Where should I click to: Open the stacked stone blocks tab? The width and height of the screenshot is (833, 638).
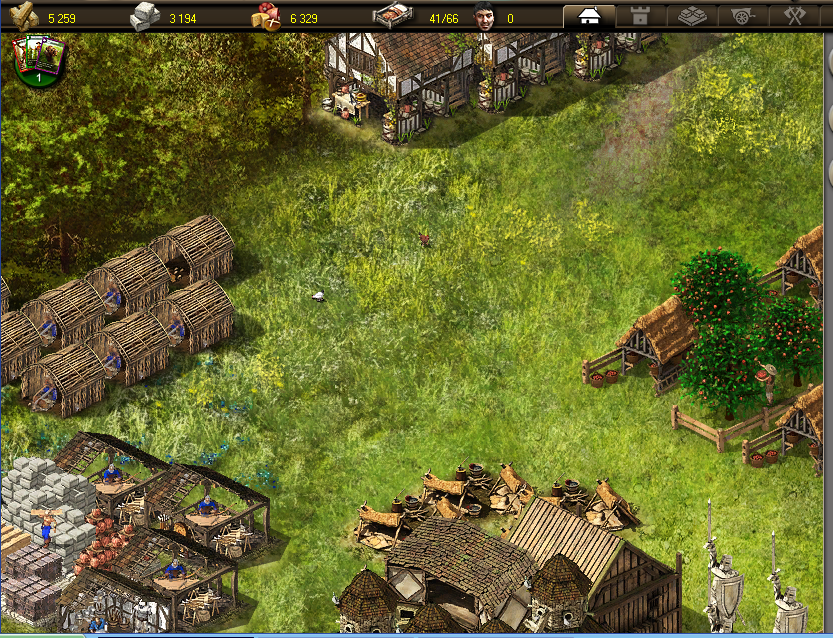[x=692, y=17]
